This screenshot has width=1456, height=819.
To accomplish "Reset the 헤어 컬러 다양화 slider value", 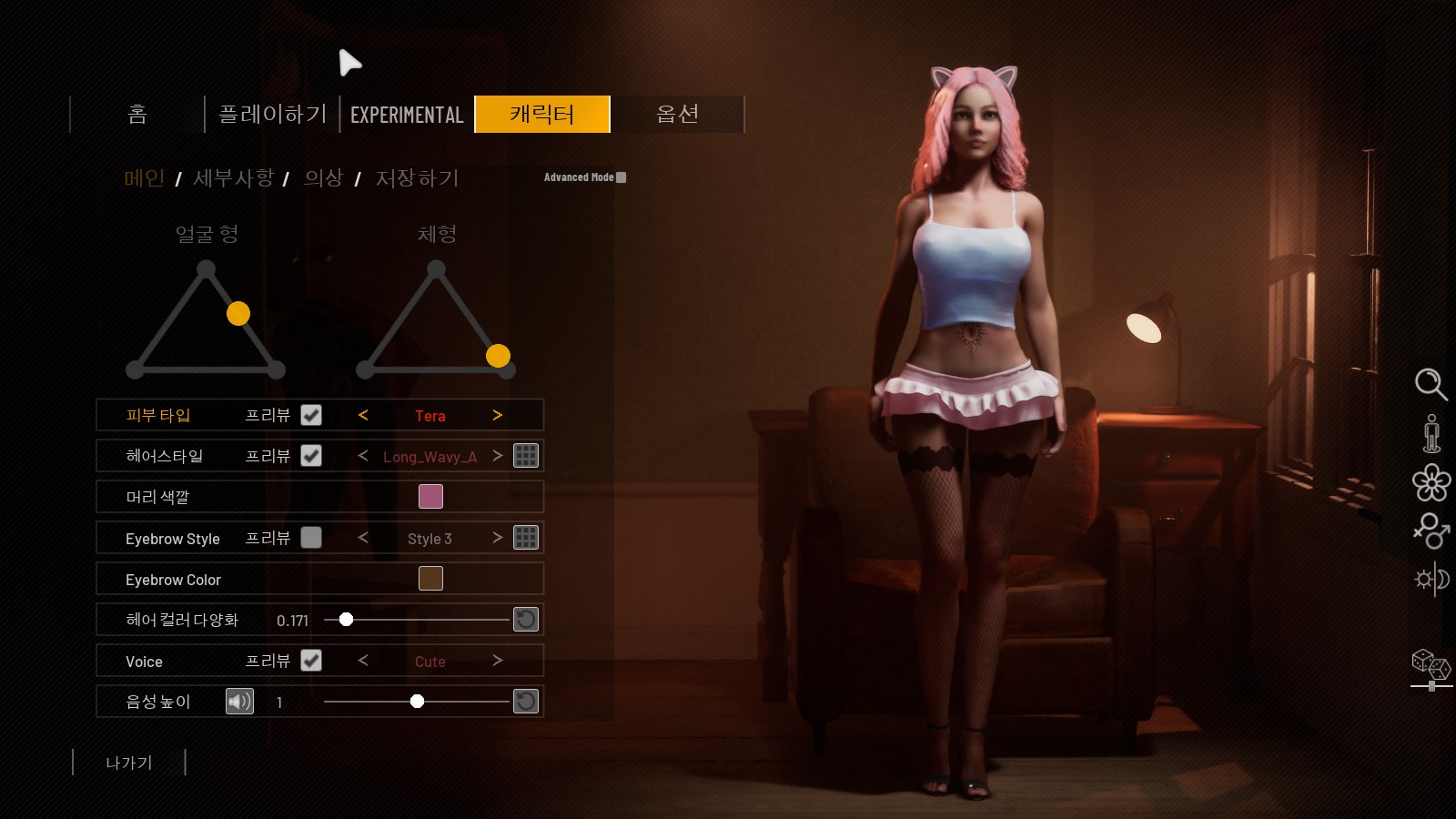I will 526,620.
